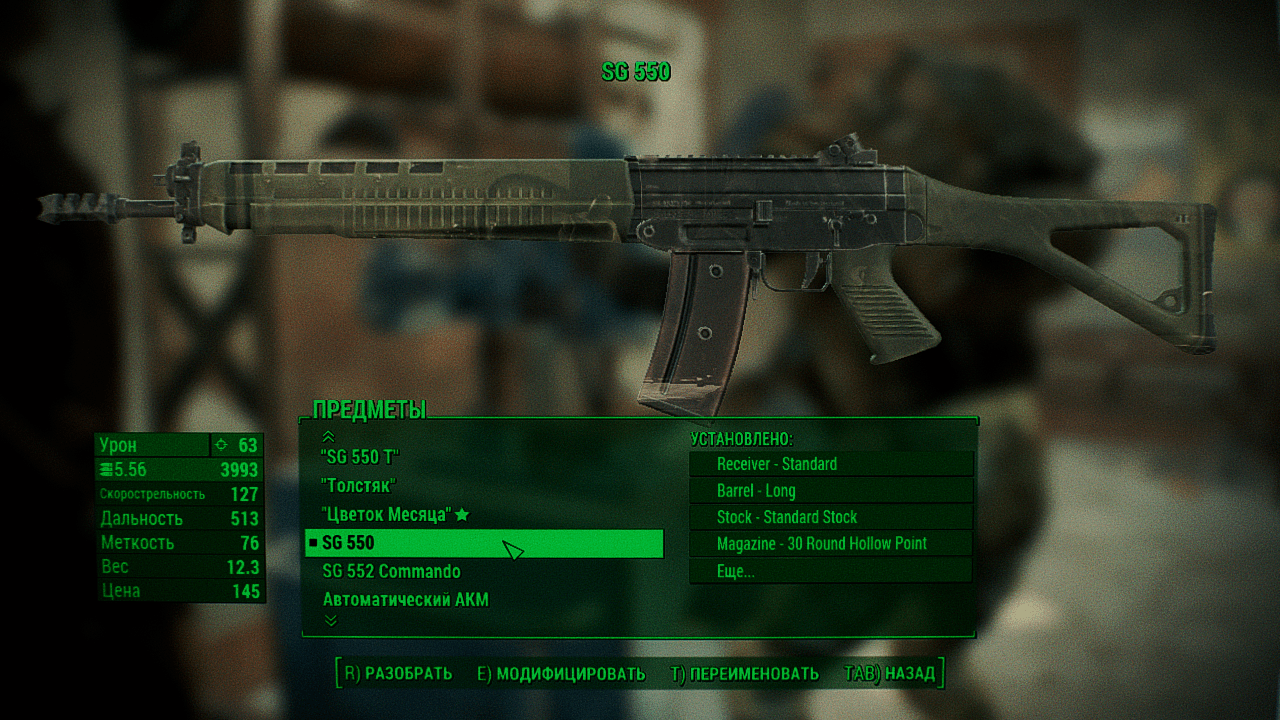Choose the "Толстяк" weapon in the list

(359, 486)
